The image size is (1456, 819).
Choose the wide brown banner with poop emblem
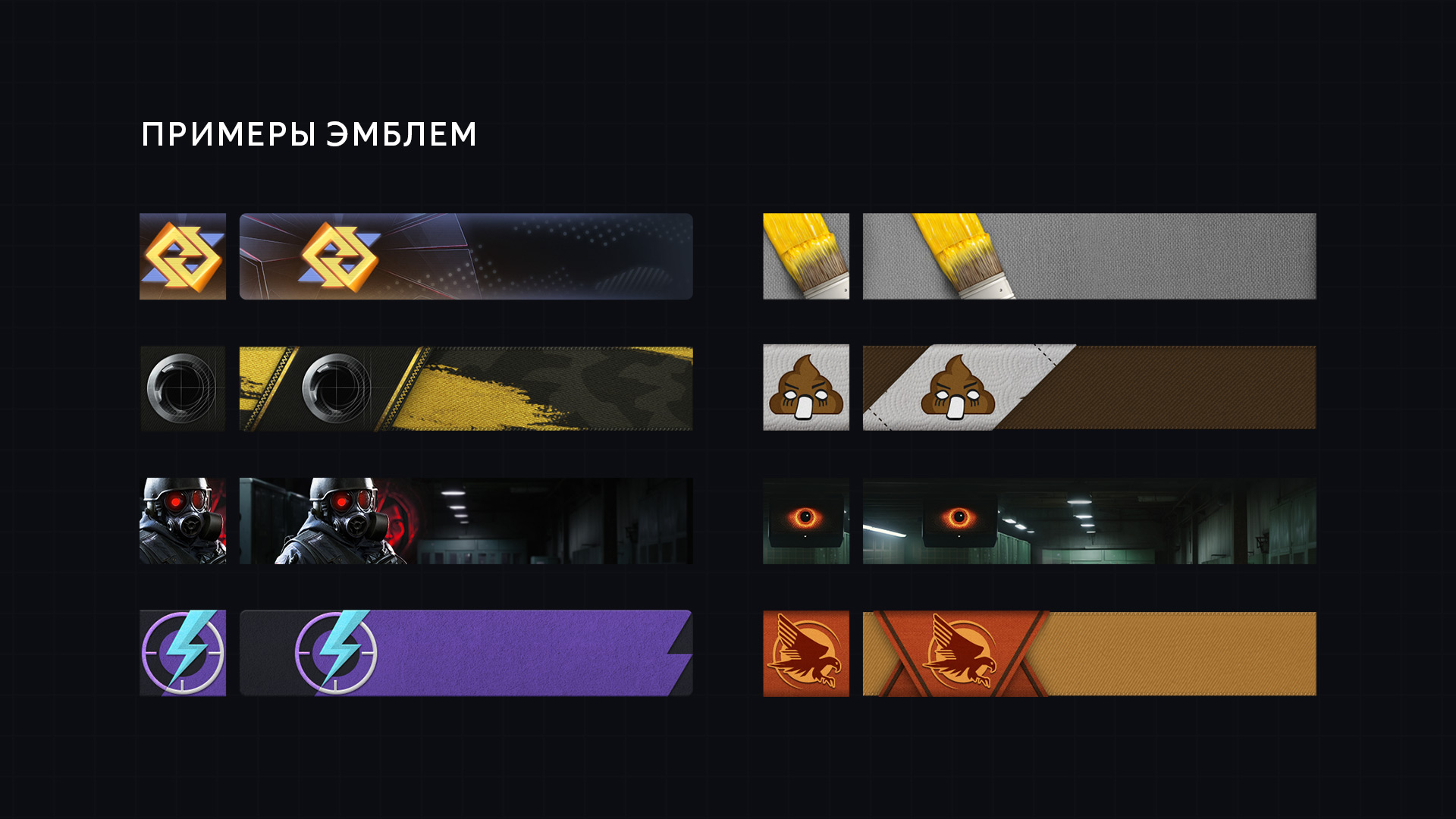pyautogui.click(x=1089, y=388)
